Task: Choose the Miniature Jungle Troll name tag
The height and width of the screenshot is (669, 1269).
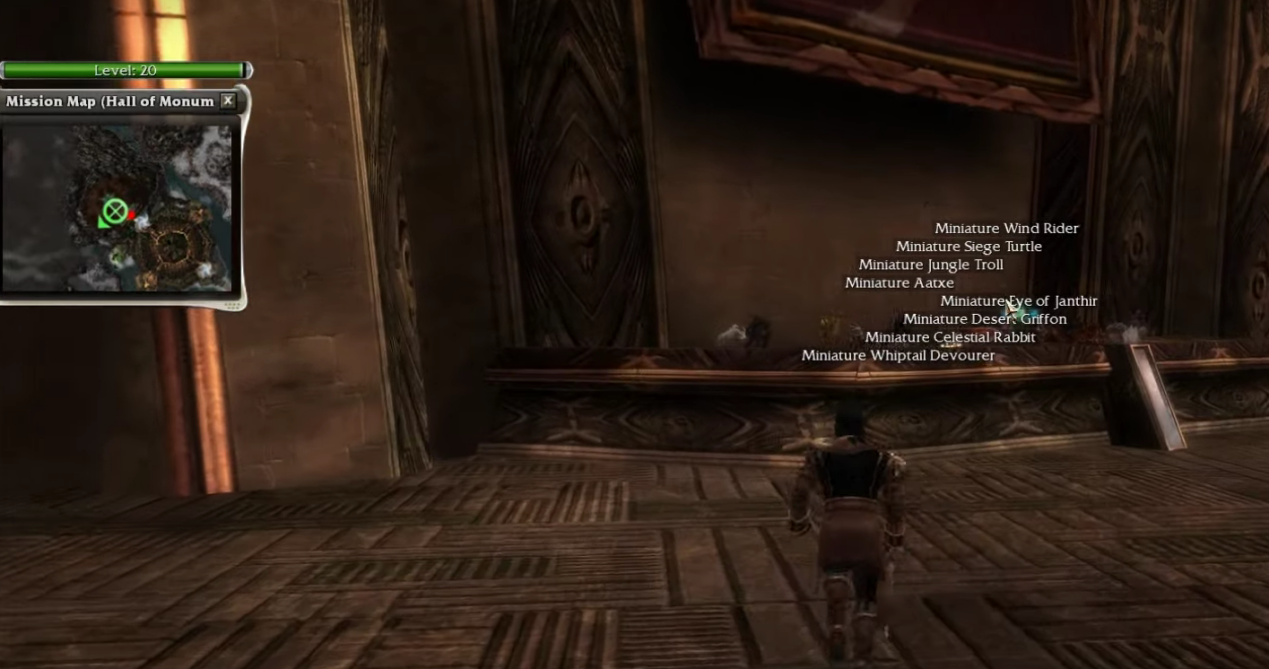Action: click(930, 265)
